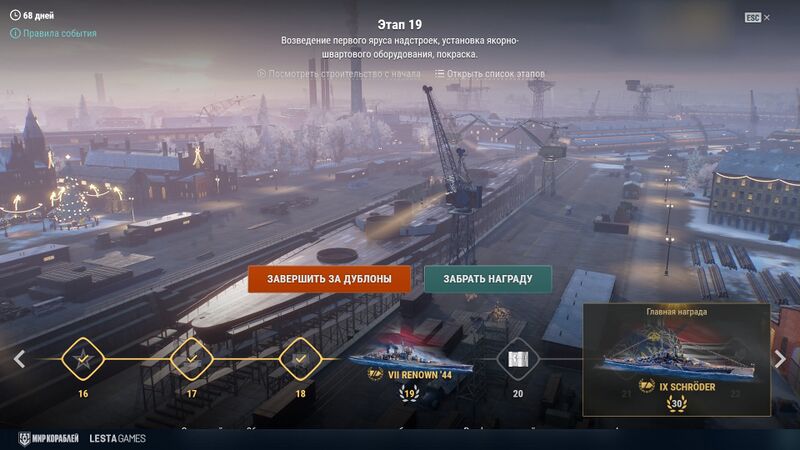800x450 pixels.
Task: Select the VII Renown '44 stage 19 reward
Action: tap(408, 360)
